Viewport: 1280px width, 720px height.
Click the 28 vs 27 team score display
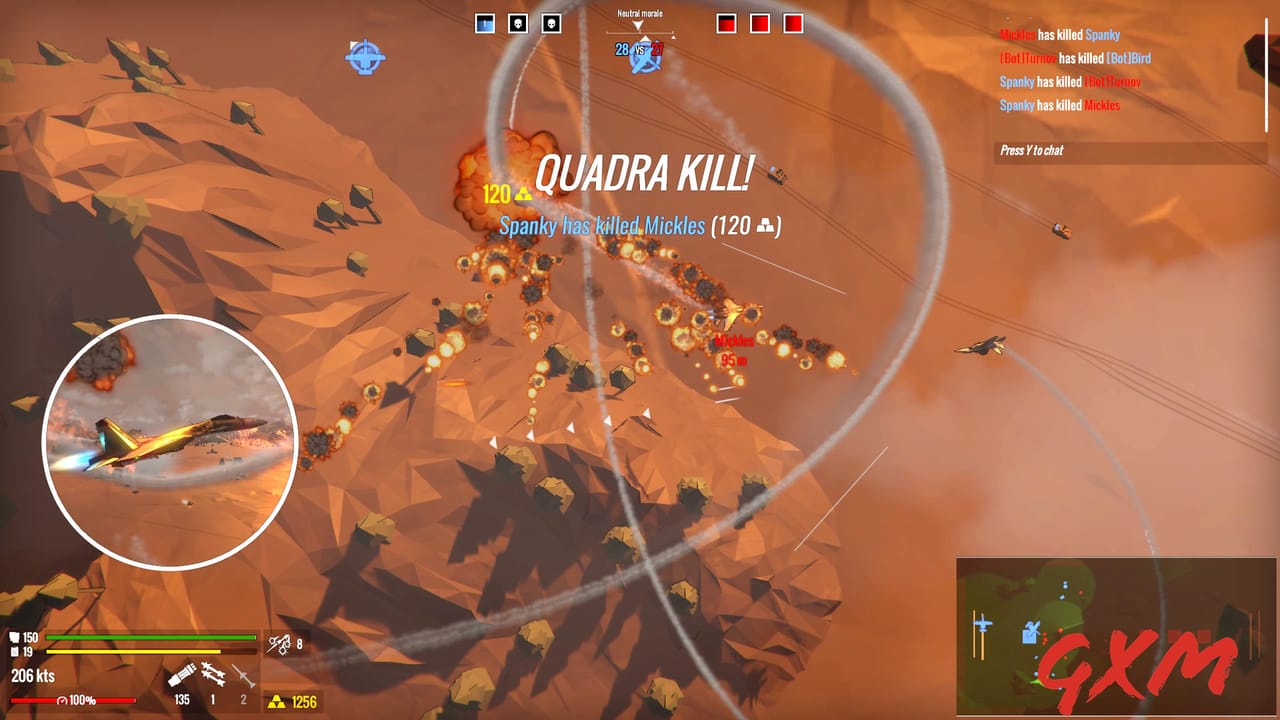pyautogui.click(x=638, y=47)
